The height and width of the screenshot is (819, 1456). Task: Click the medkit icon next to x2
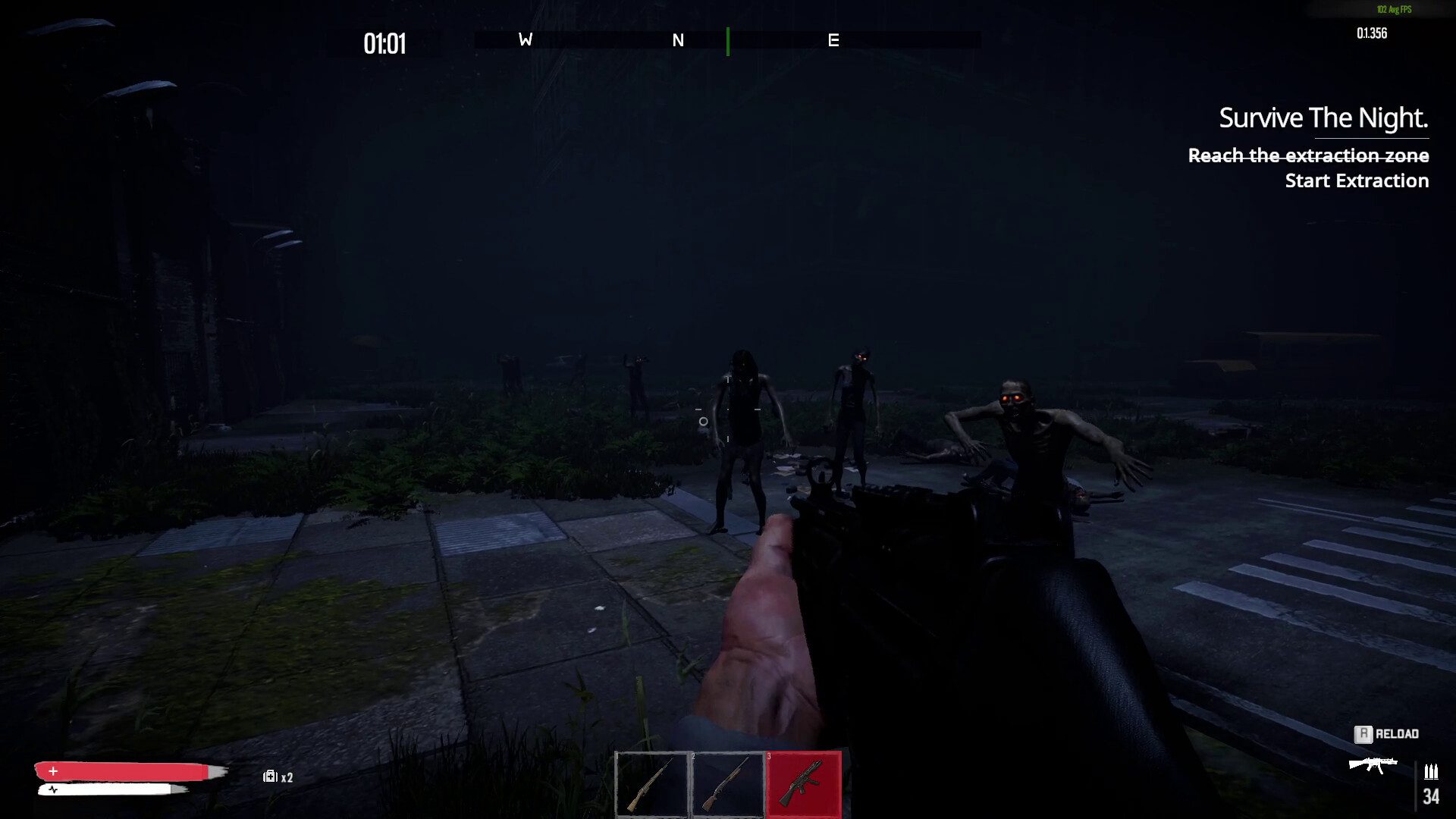pos(270,777)
